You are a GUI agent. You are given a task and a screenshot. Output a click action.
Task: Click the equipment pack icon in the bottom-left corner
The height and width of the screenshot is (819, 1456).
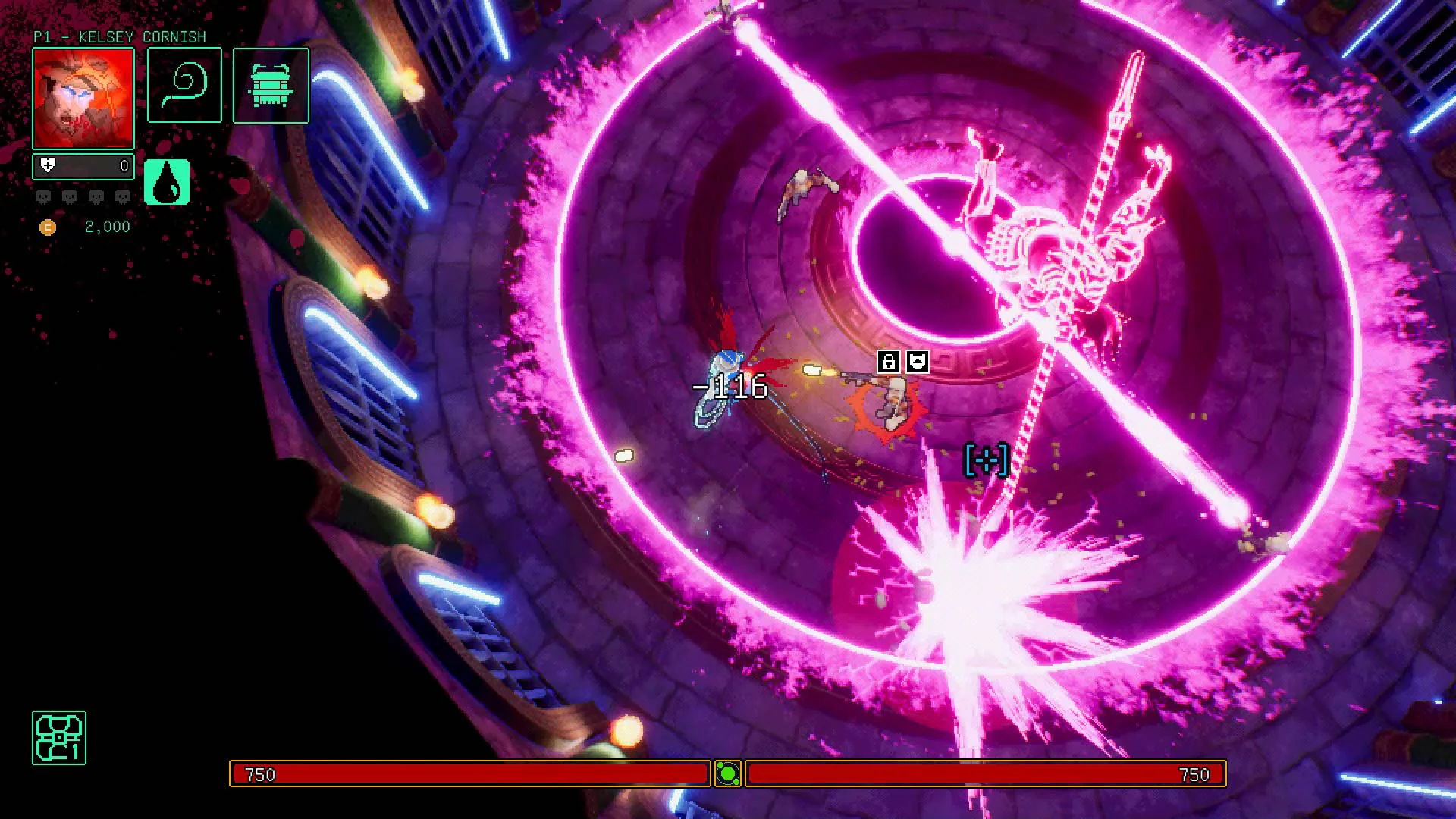(58, 739)
